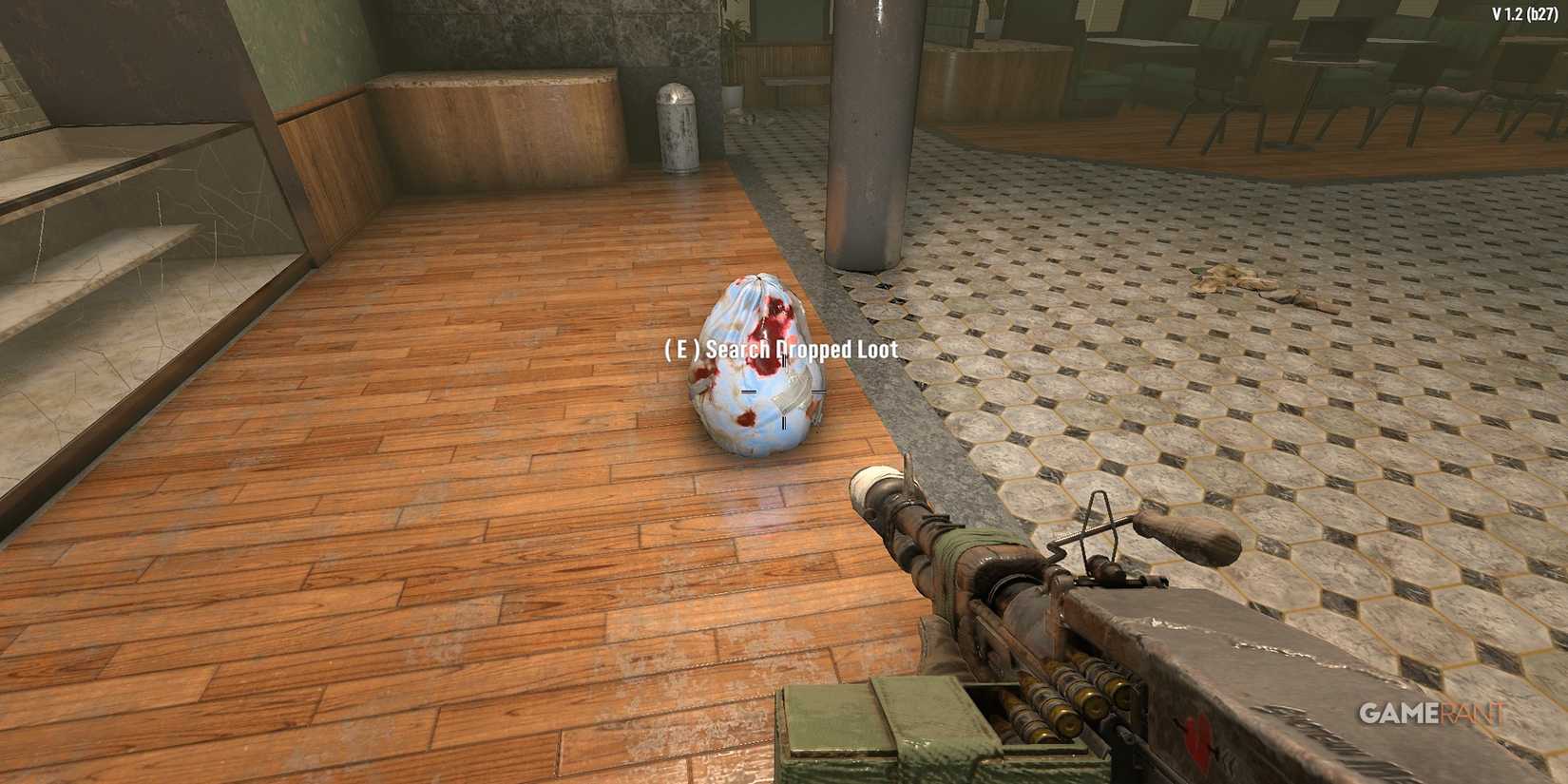Select the Search Dropped Loot prompt
Screen dimensions: 1568x784
pyautogui.click(x=779, y=350)
